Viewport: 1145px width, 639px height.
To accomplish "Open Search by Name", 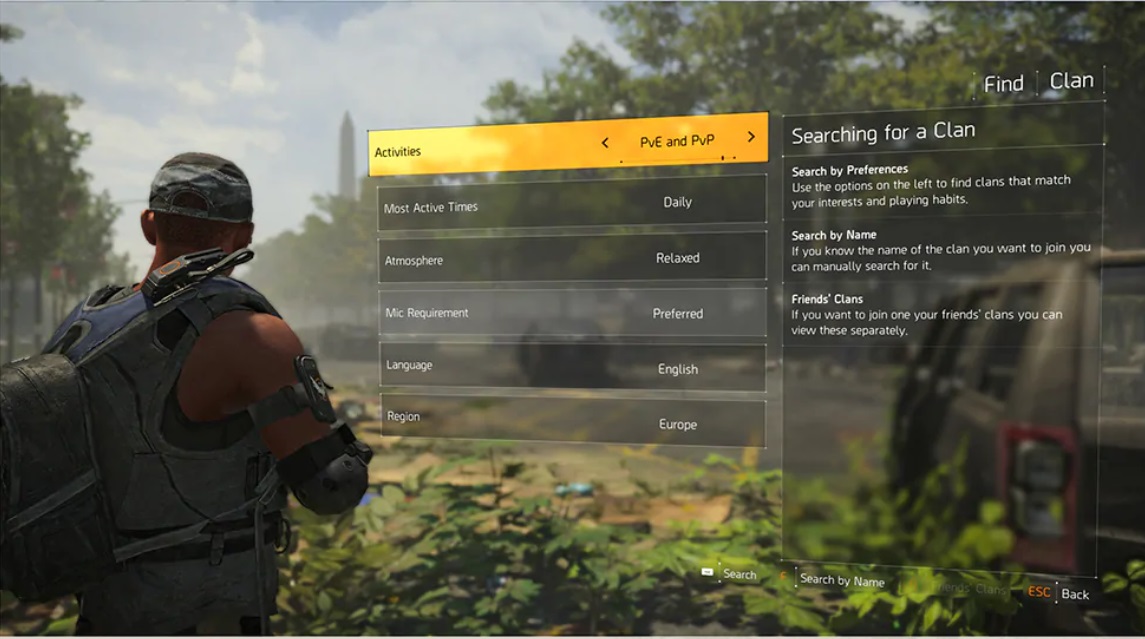I will coord(842,580).
